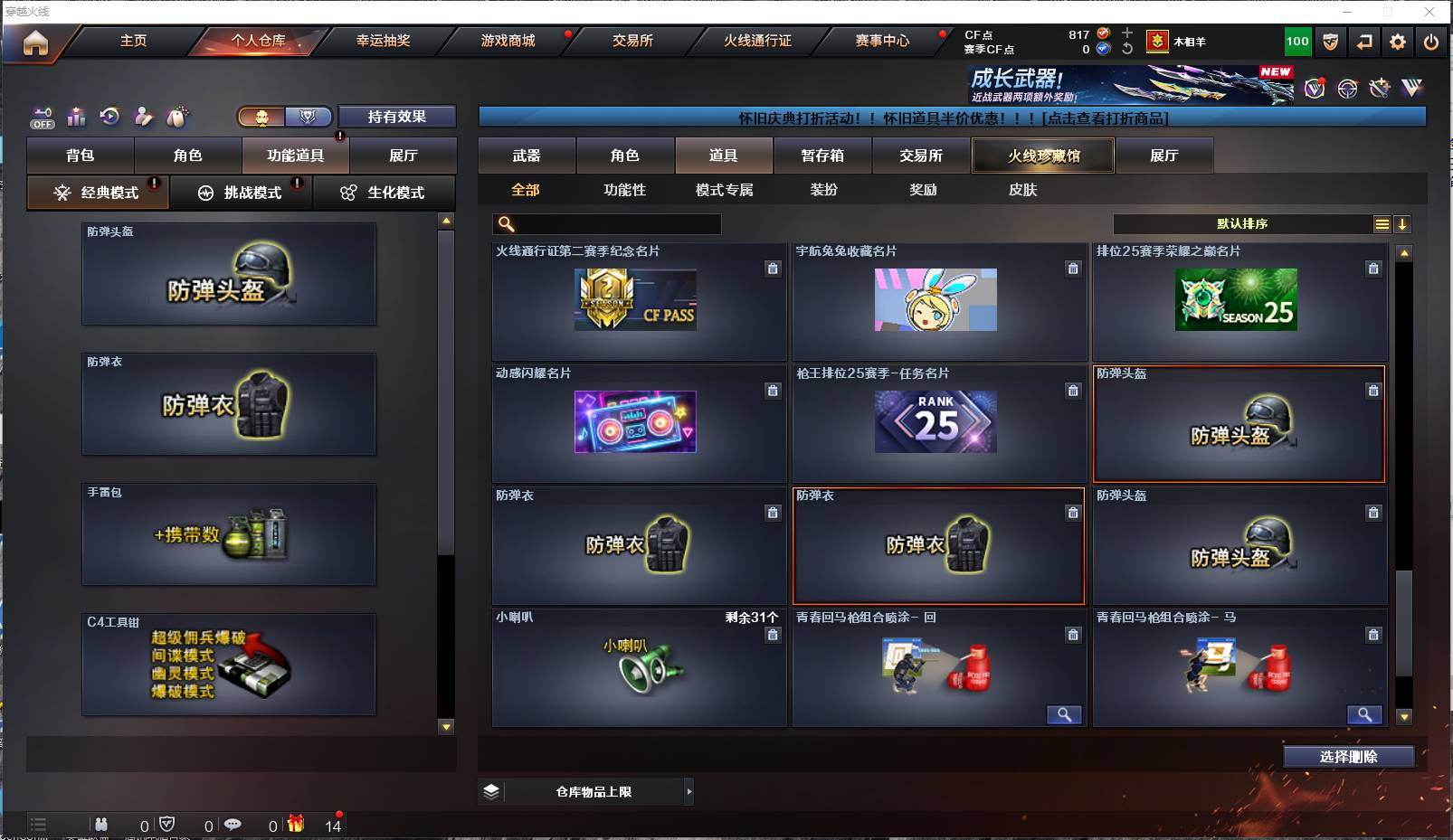Switch to the badge shield view toggle
Viewport: 1453px width, 840px height.
pos(309,117)
